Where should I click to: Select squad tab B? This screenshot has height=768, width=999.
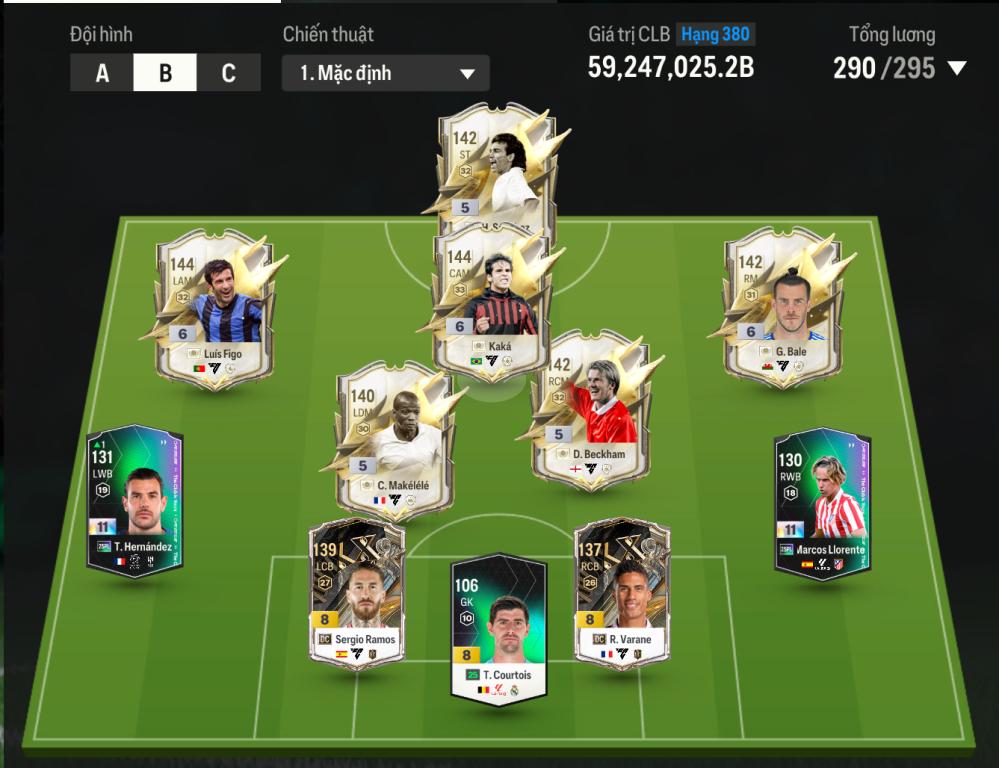165,73
